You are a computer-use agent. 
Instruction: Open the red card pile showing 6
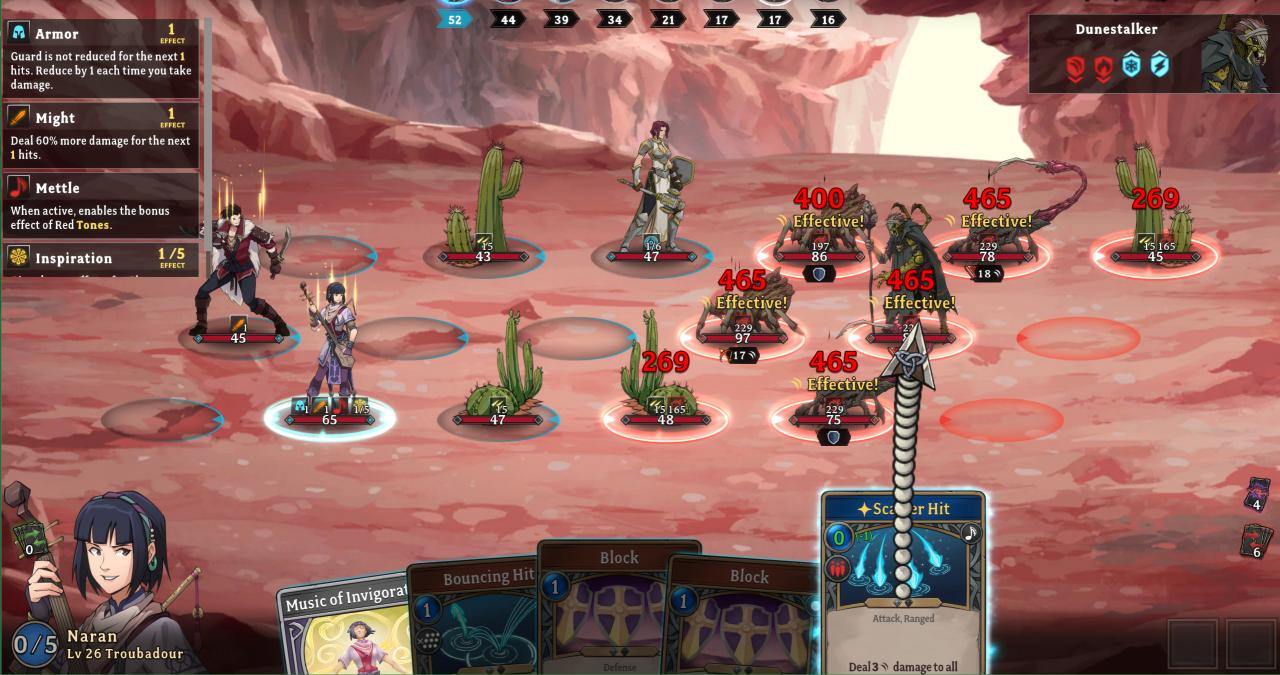coord(1256,541)
